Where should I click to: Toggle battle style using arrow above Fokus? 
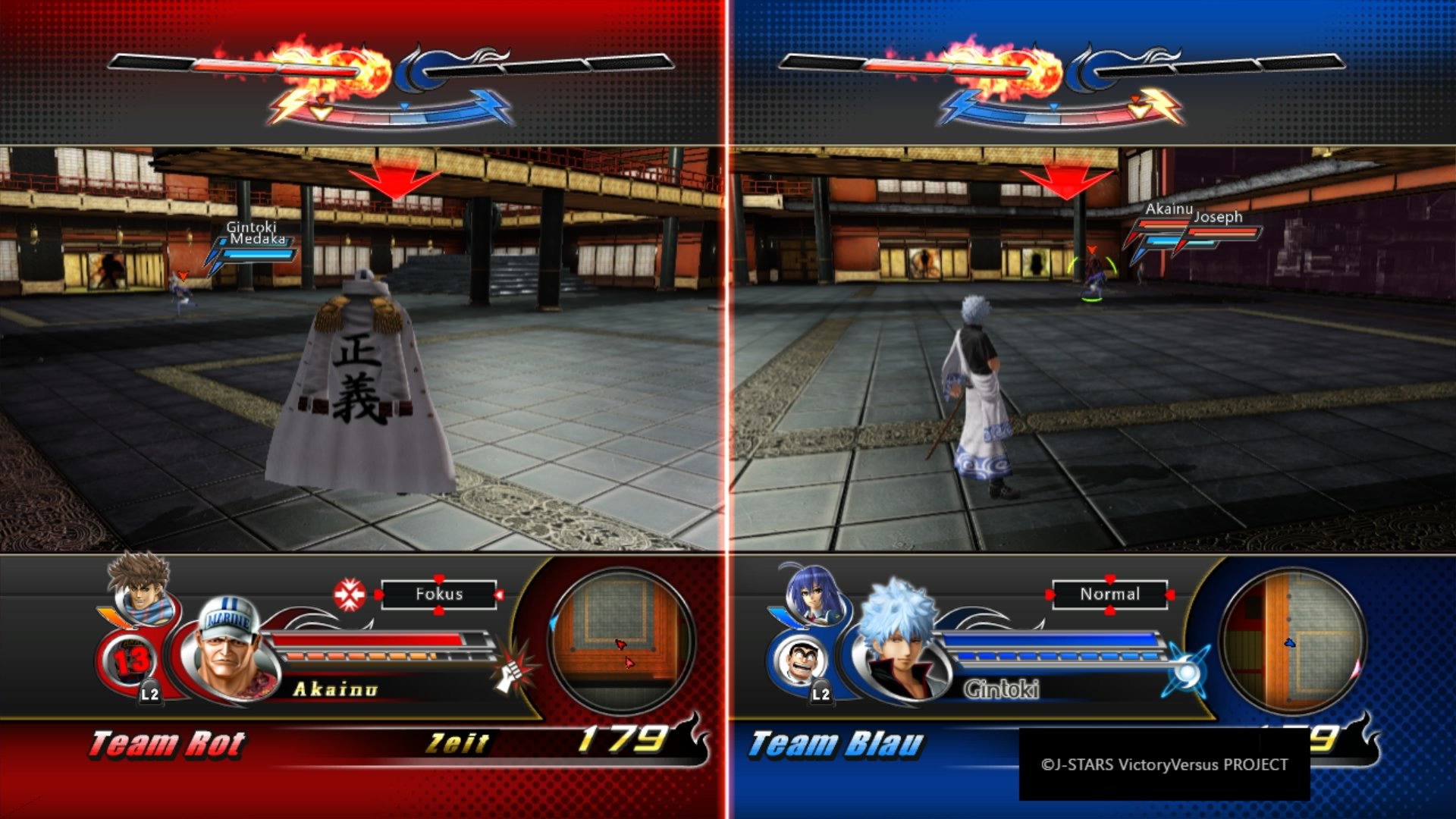click(438, 577)
